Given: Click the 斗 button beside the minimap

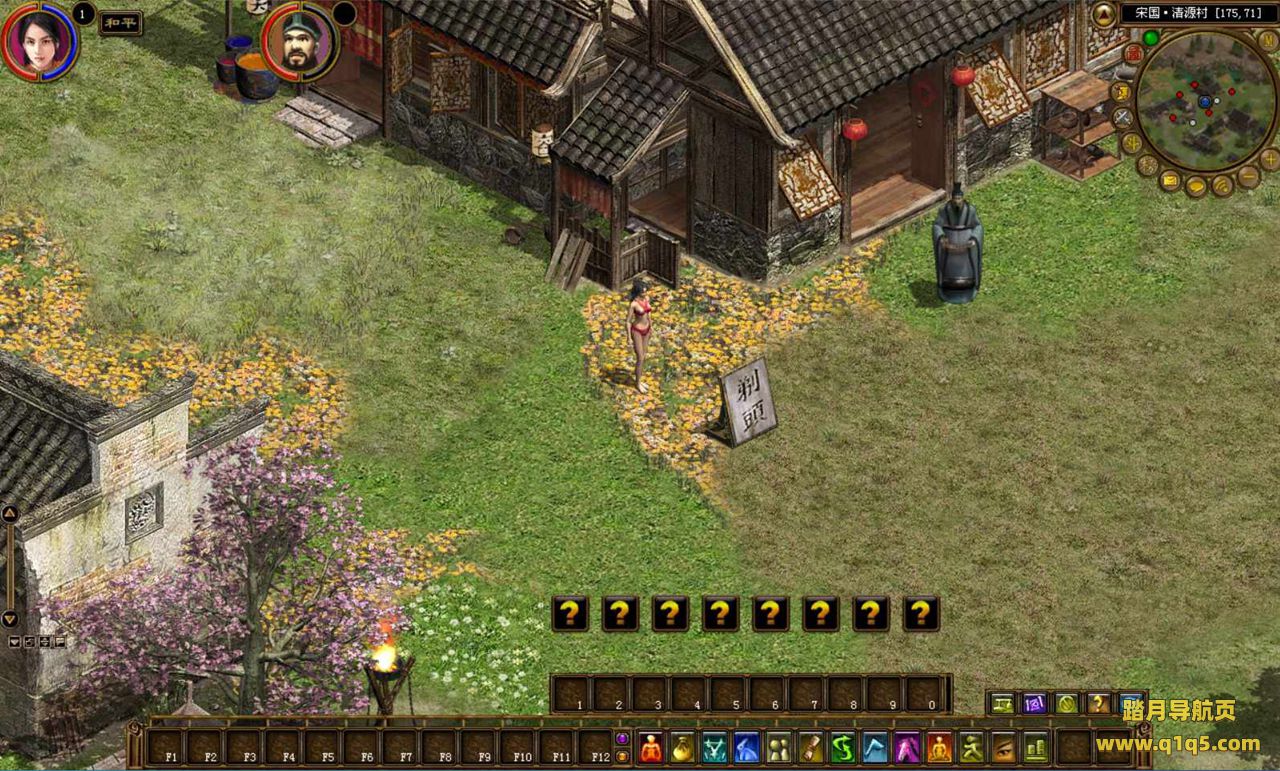Looking at the screenshot, I should 1132,143.
